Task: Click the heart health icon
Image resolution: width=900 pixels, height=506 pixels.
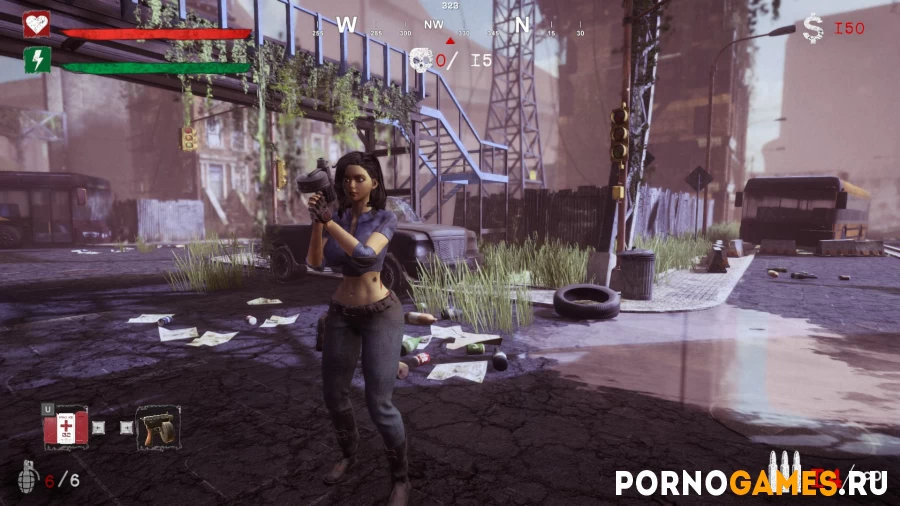Action: click(x=37, y=24)
